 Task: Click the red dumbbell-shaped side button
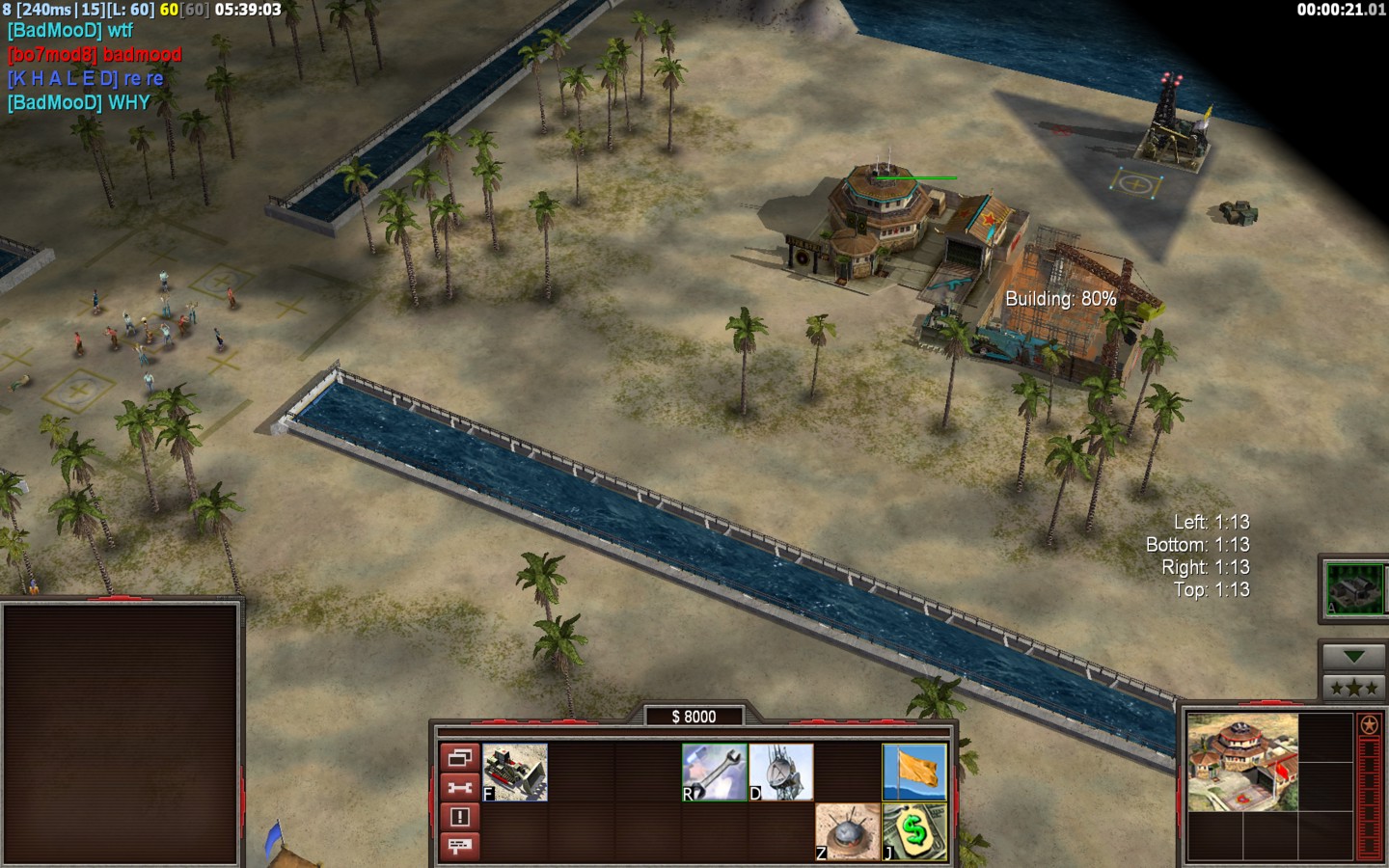click(x=460, y=788)
